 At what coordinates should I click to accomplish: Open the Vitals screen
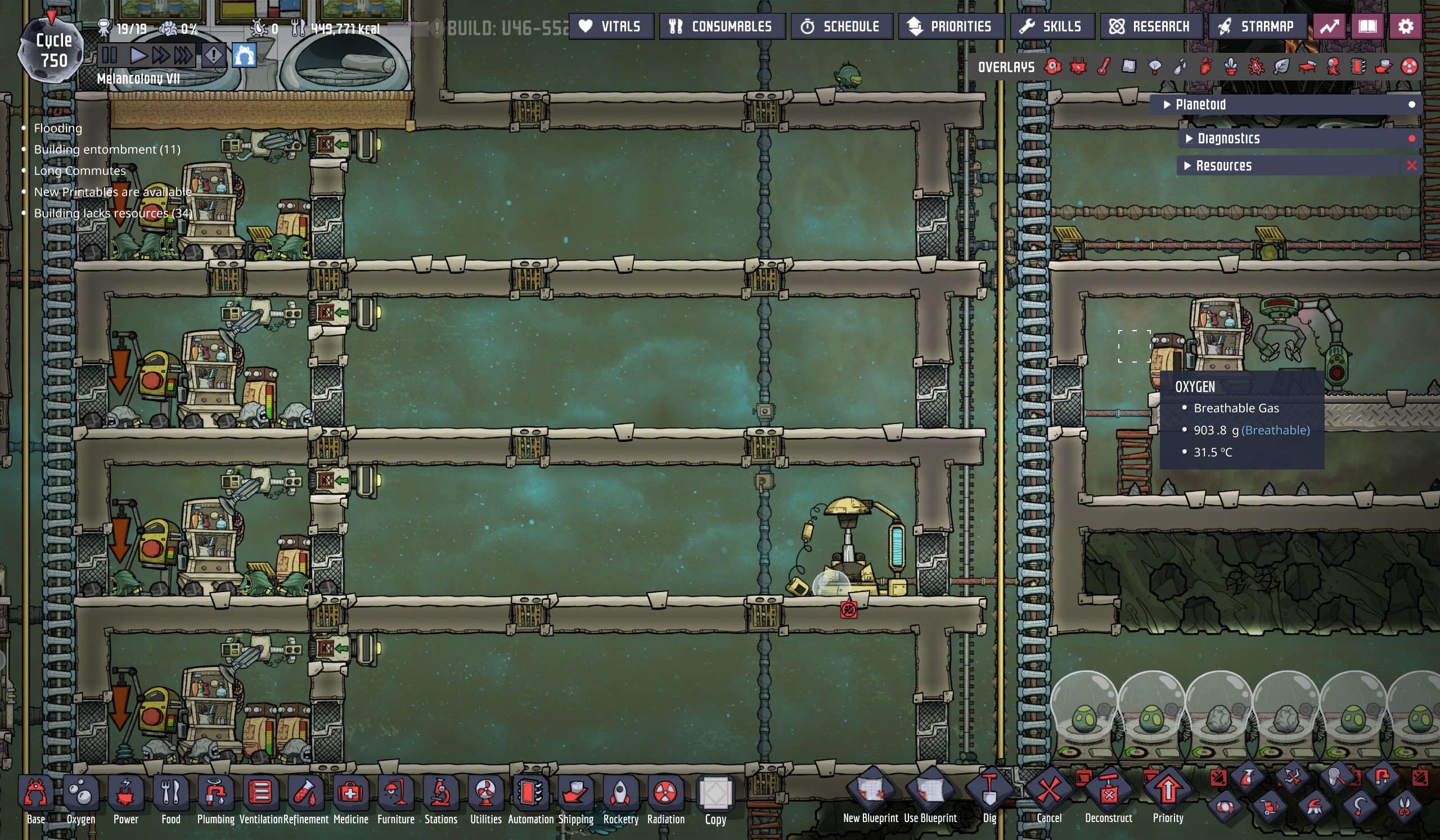610,27
